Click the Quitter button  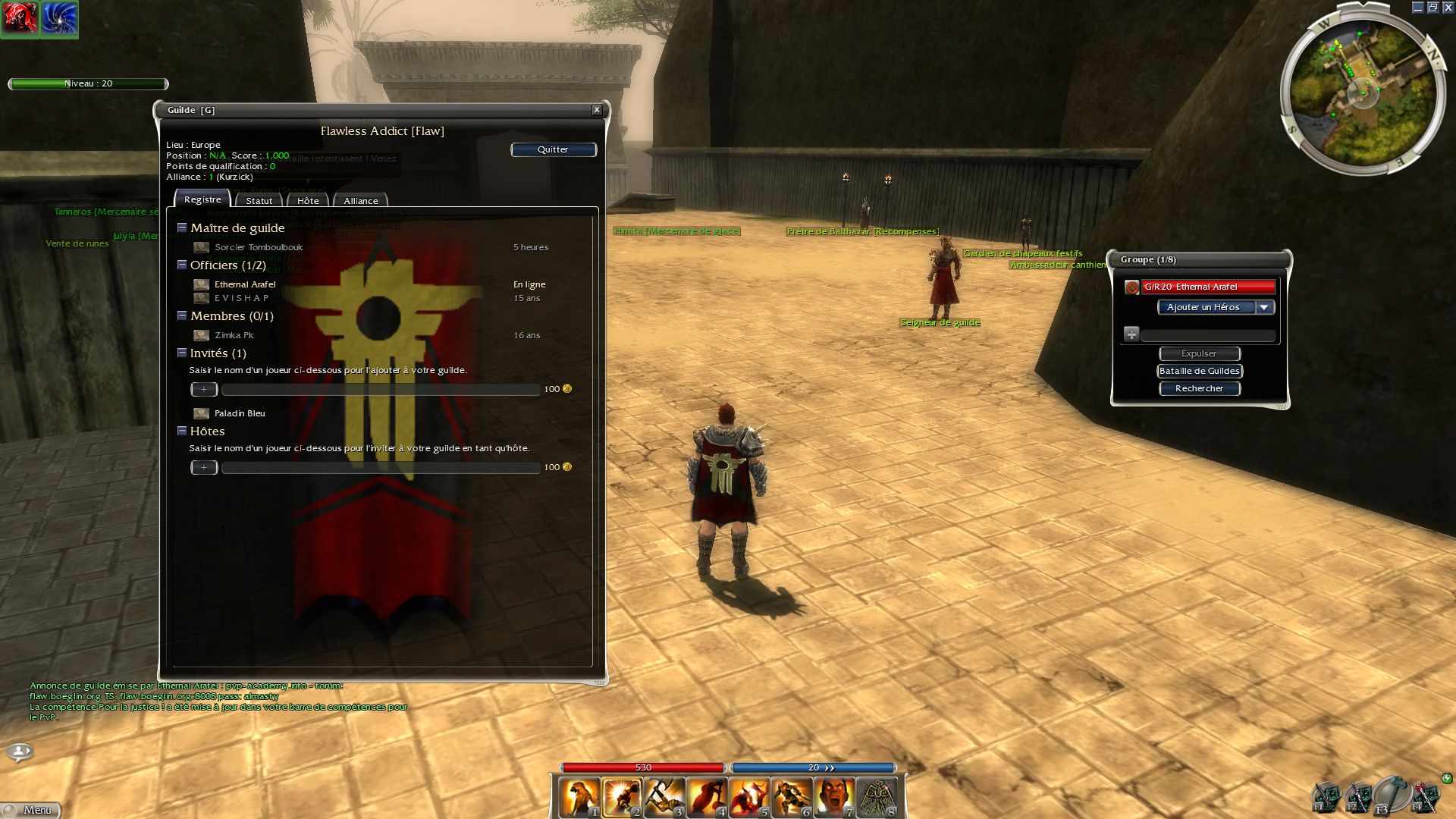(x=553, y=149)
